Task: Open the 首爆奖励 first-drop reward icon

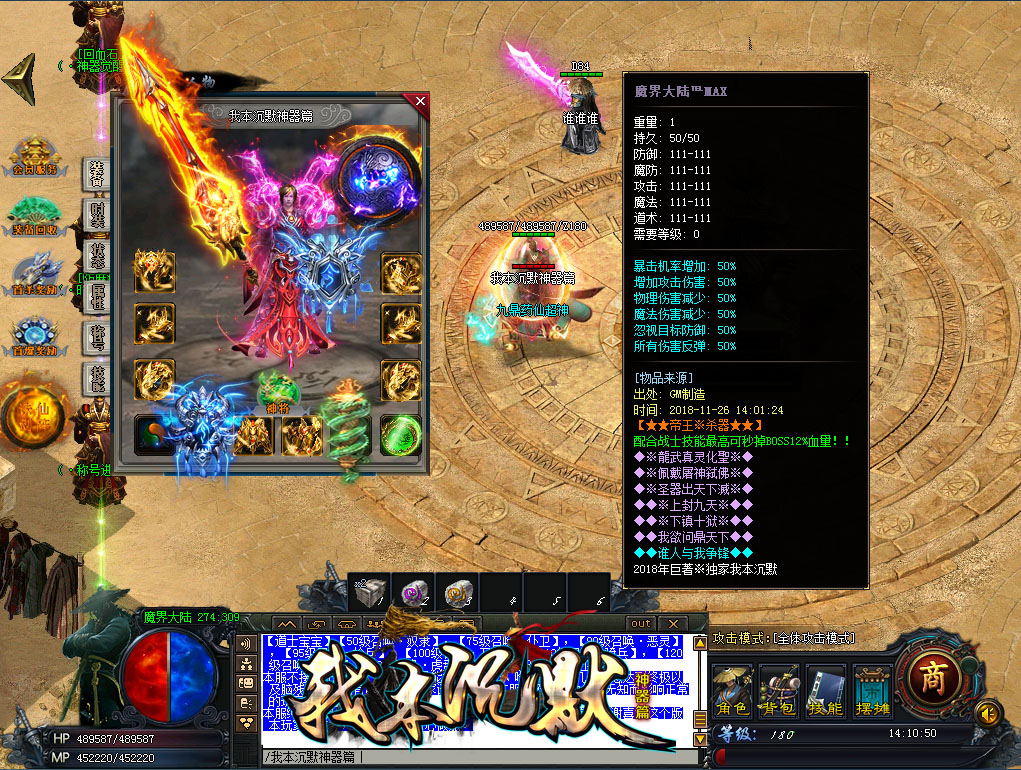Action: pos(34,334)
